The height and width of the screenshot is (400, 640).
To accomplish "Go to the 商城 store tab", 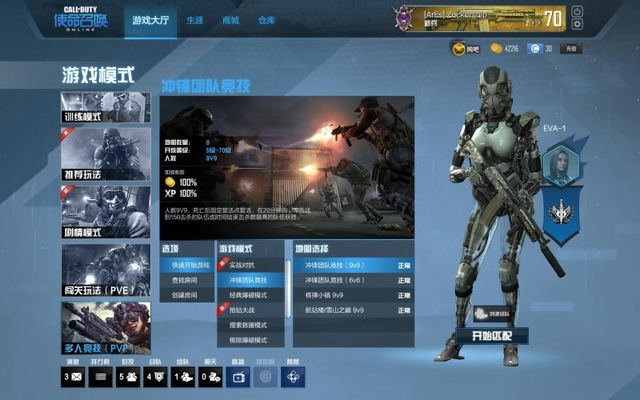I will pyautogui.click(x=230, y=20).
